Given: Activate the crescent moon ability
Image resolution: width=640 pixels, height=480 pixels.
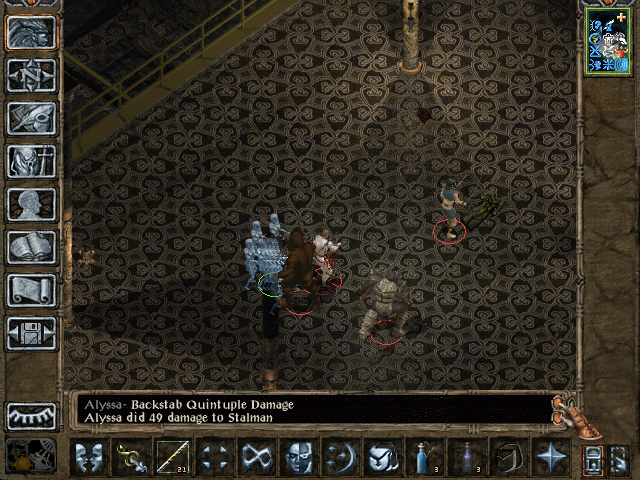Looking at the screenshot, I should pos(342,458).
